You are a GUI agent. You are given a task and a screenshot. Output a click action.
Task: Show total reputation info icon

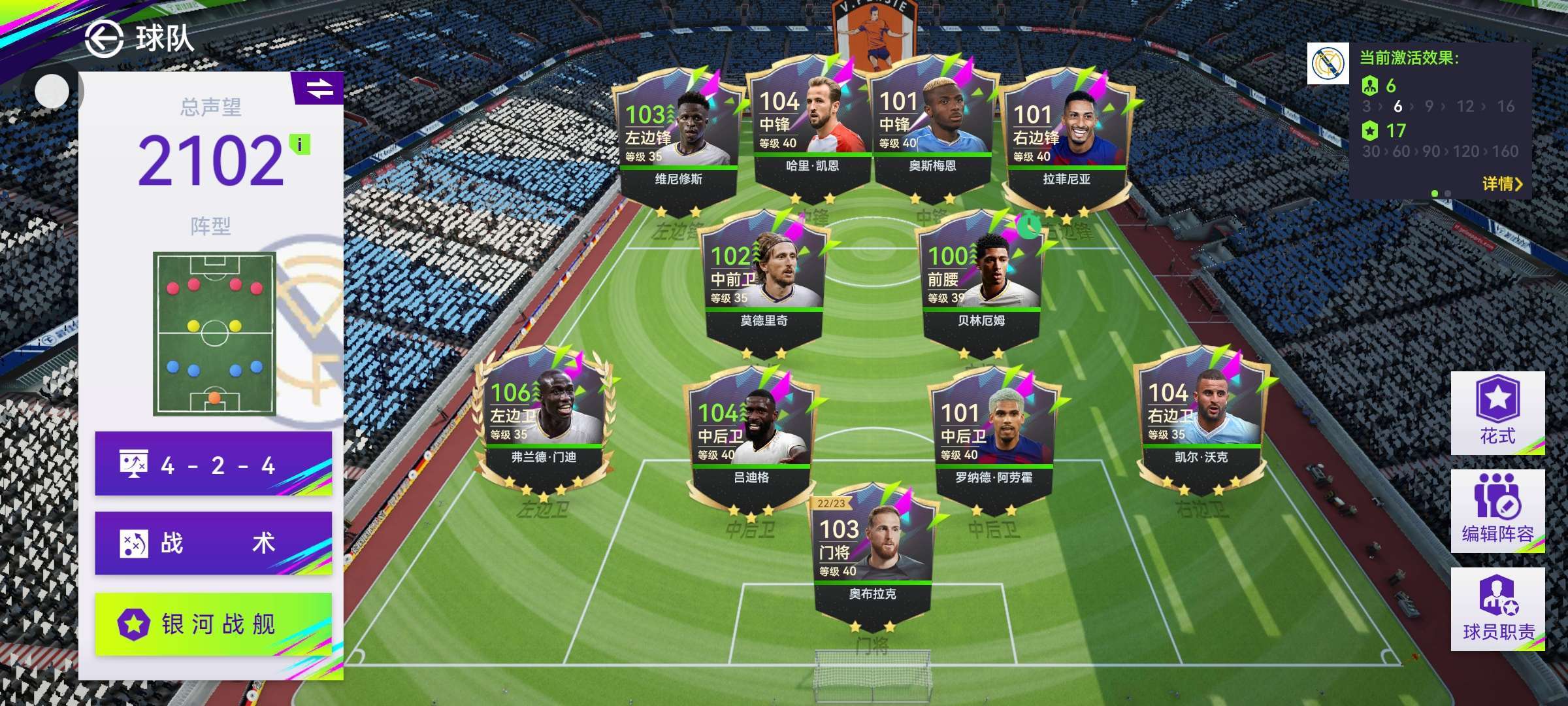coord(300,144)
